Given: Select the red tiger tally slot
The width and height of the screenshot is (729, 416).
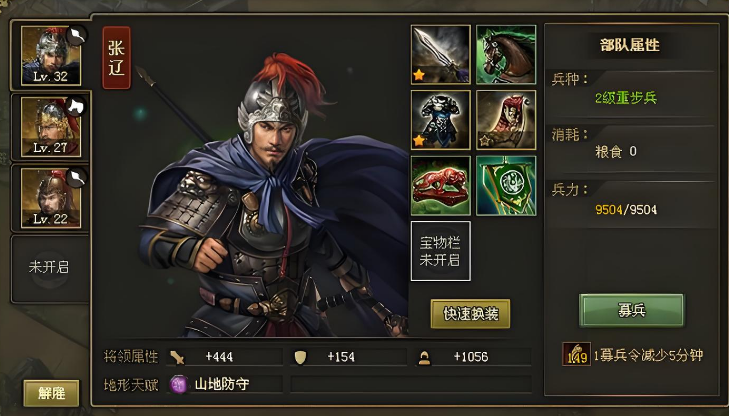Looking at the screenshot, I should [x=440, y=185].
